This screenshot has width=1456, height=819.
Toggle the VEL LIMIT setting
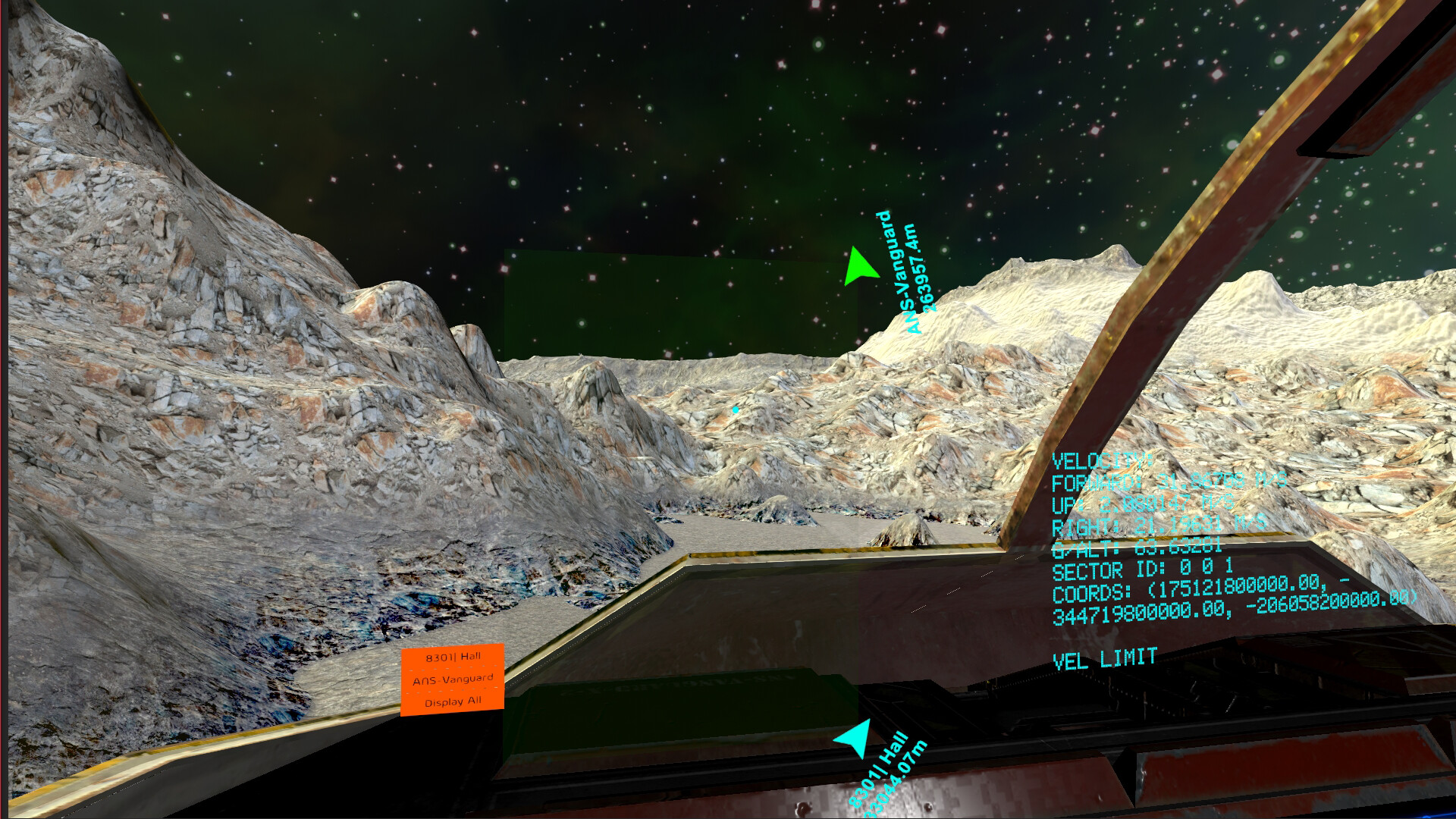pos(1104,657)
